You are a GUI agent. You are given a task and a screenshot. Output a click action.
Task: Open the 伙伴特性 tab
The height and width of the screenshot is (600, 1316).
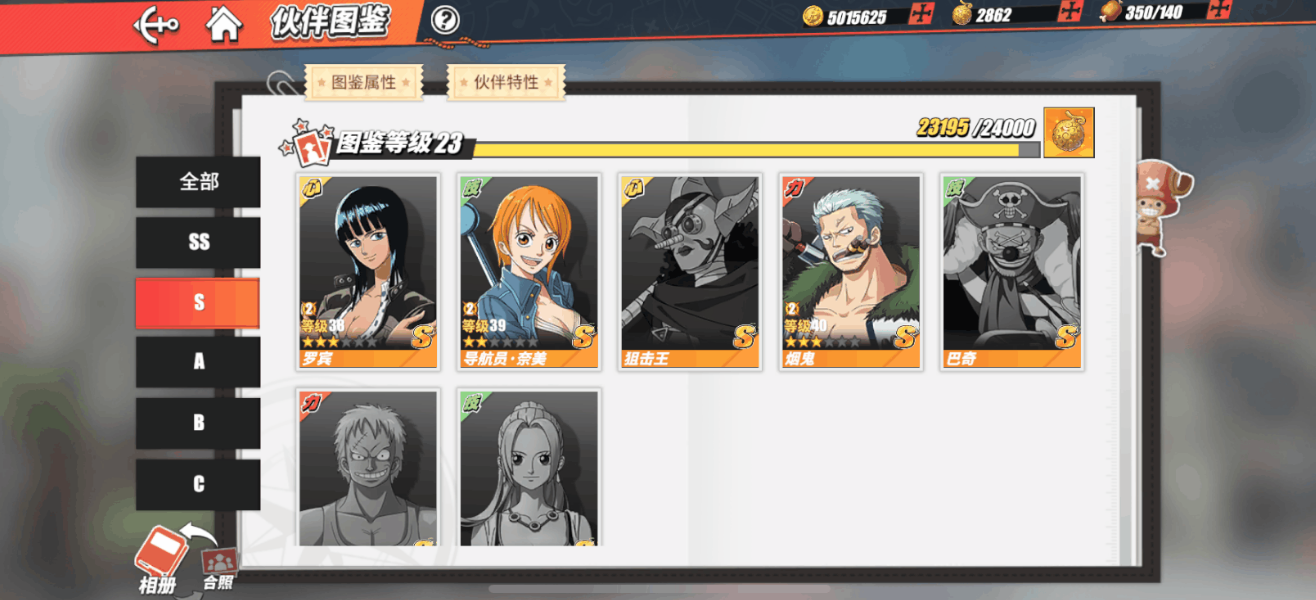tap(506, 83)
